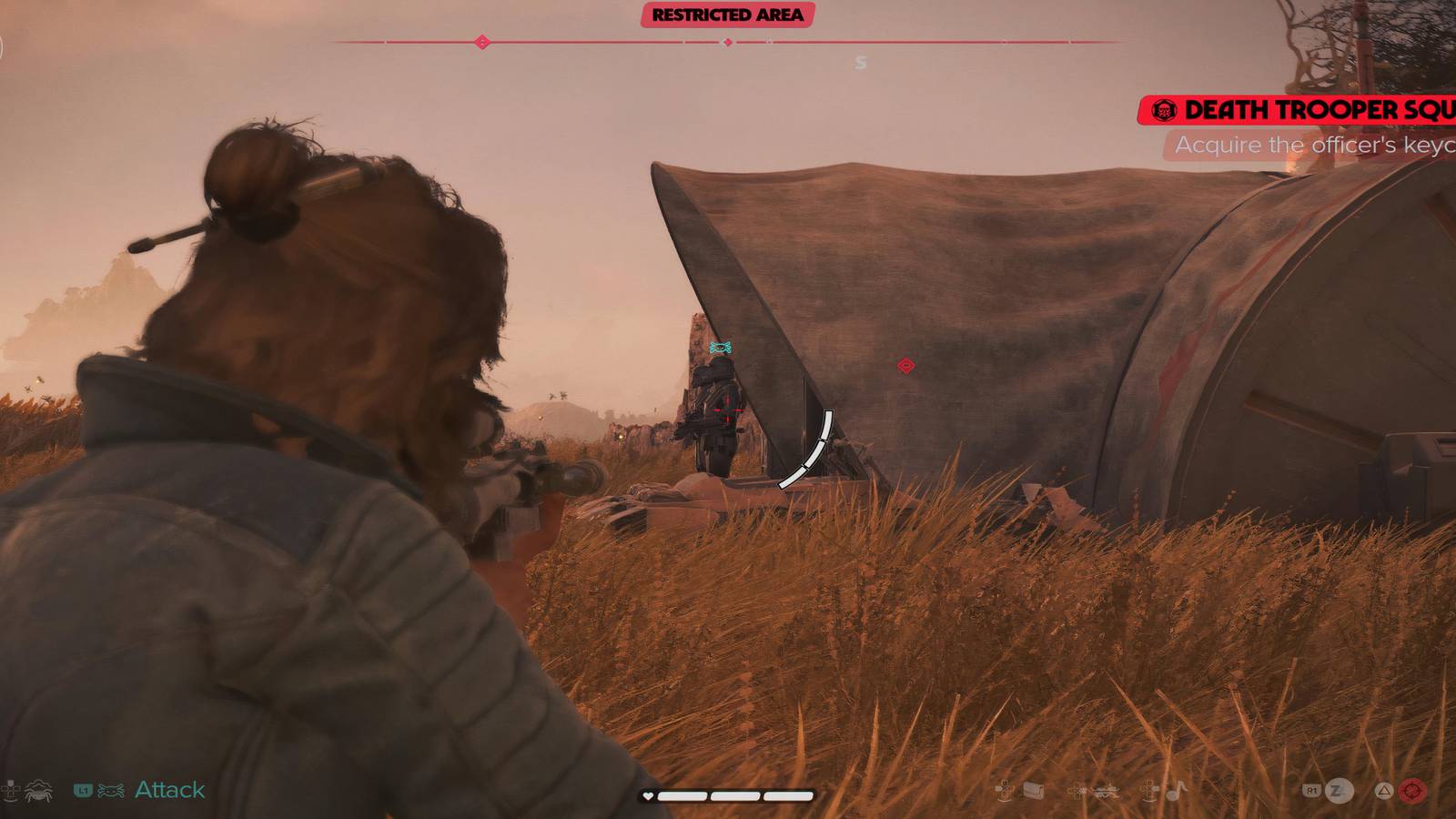The width and height of the screenshot is (1456, 819).
Task: Click the L1 button prompt icon
Action: (x=84, y=790)
